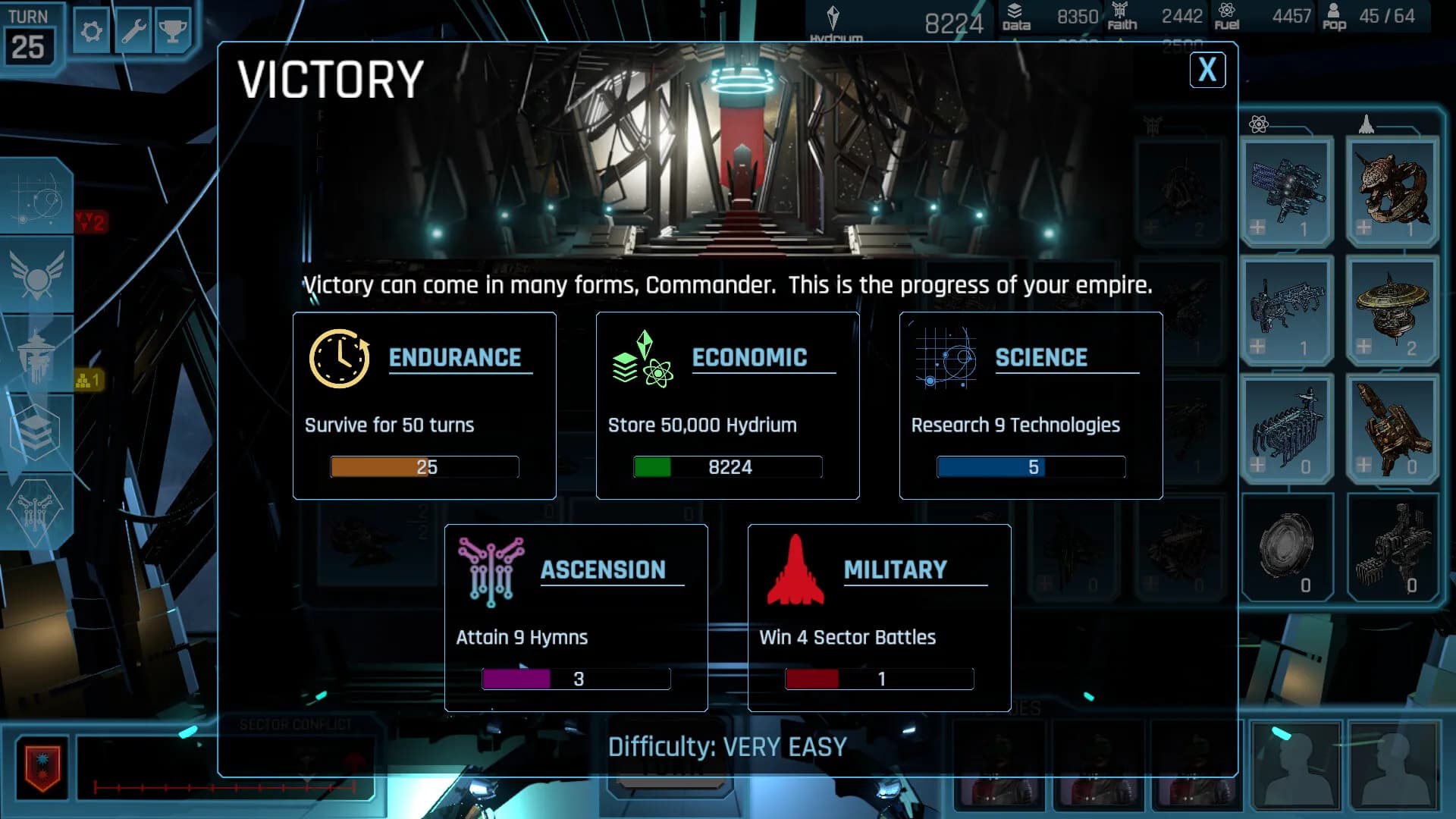Click the Military victory card
Viewport: 1456px width, 819px height.
[x=879, y=616]
